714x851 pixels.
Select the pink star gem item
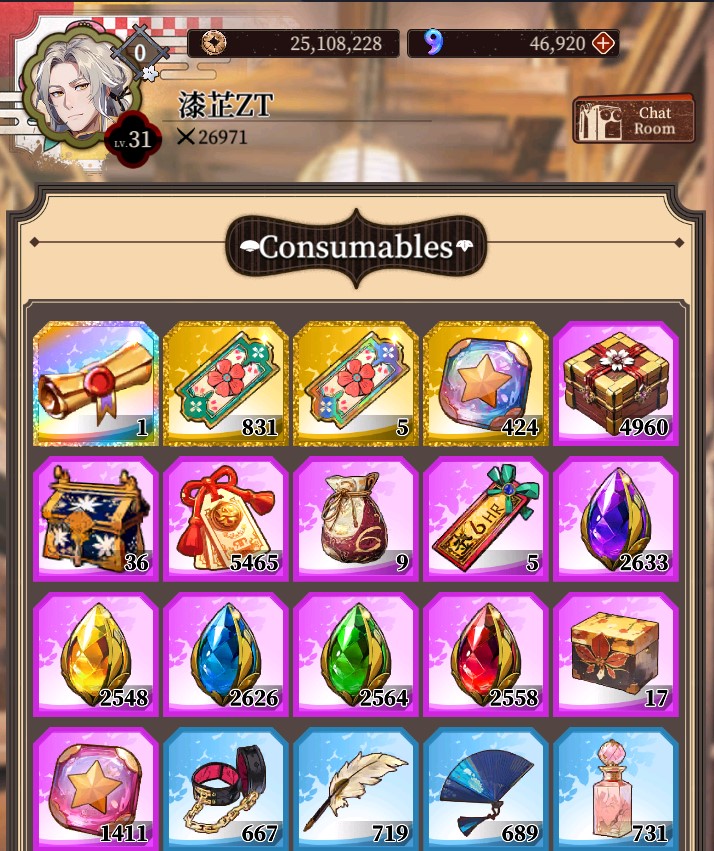point(96,790)
